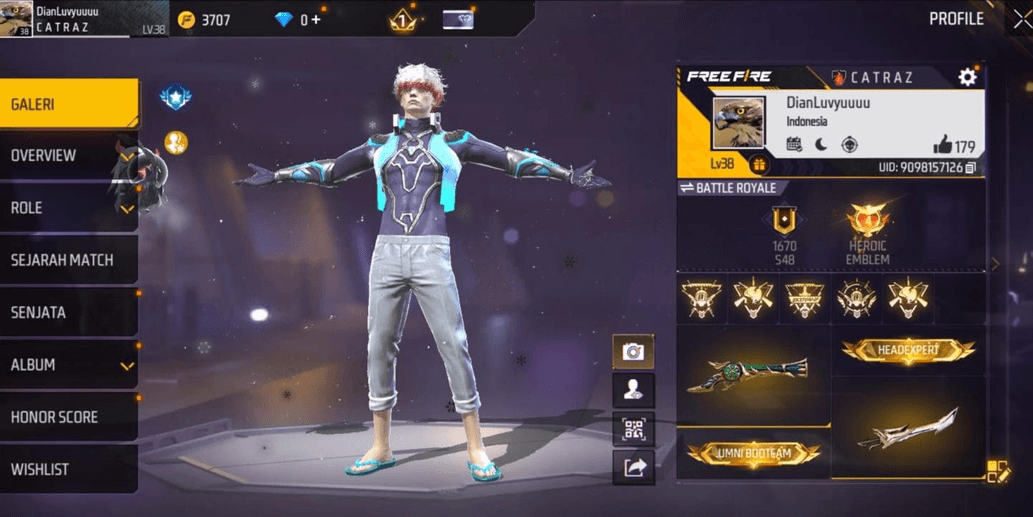Click the eagle profile avatar
Viewport: 1033px width, 517px height.
coord(738,123)
